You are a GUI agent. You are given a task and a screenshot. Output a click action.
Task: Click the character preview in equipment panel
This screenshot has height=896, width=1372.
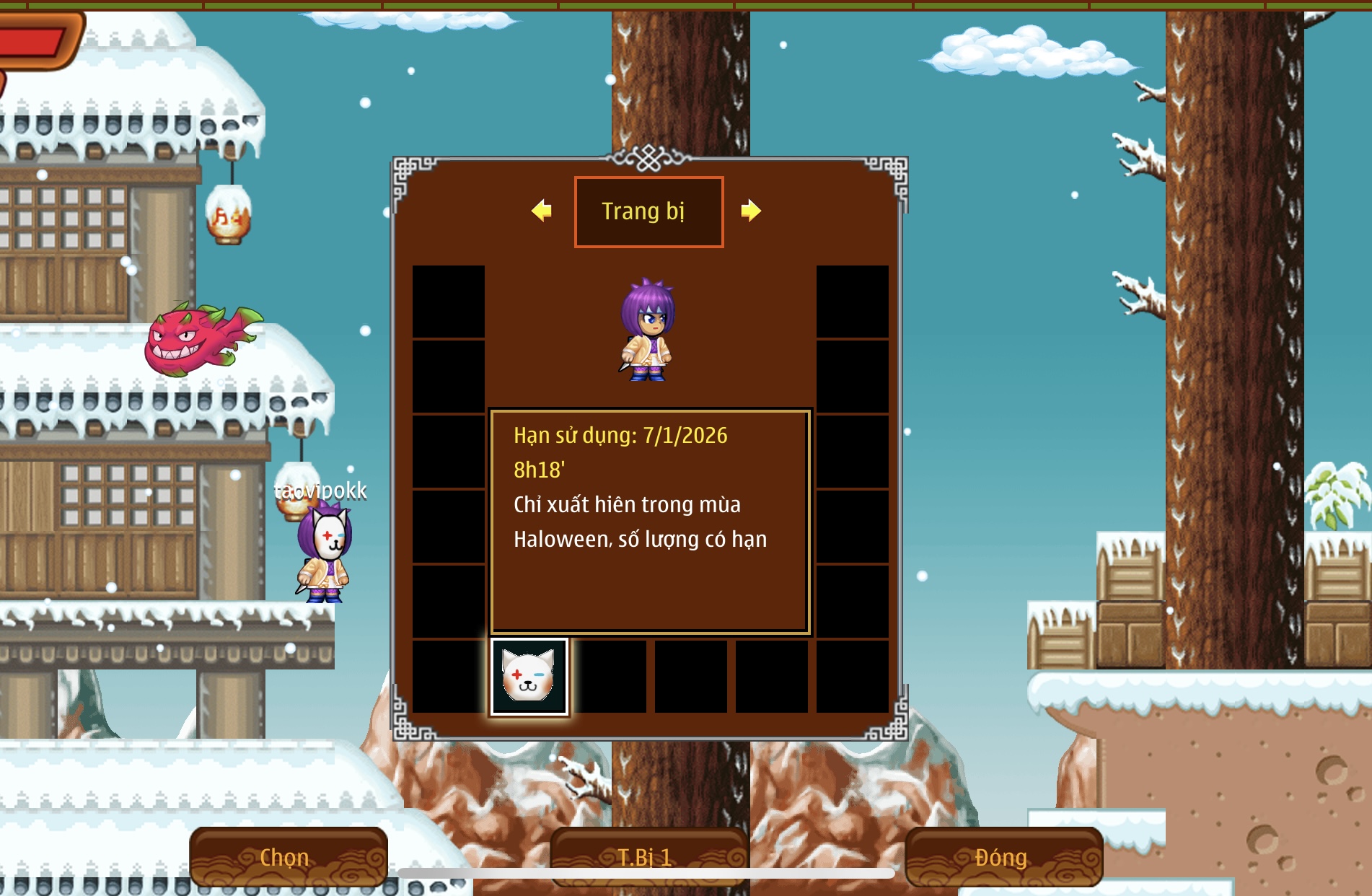pos(648,330)
